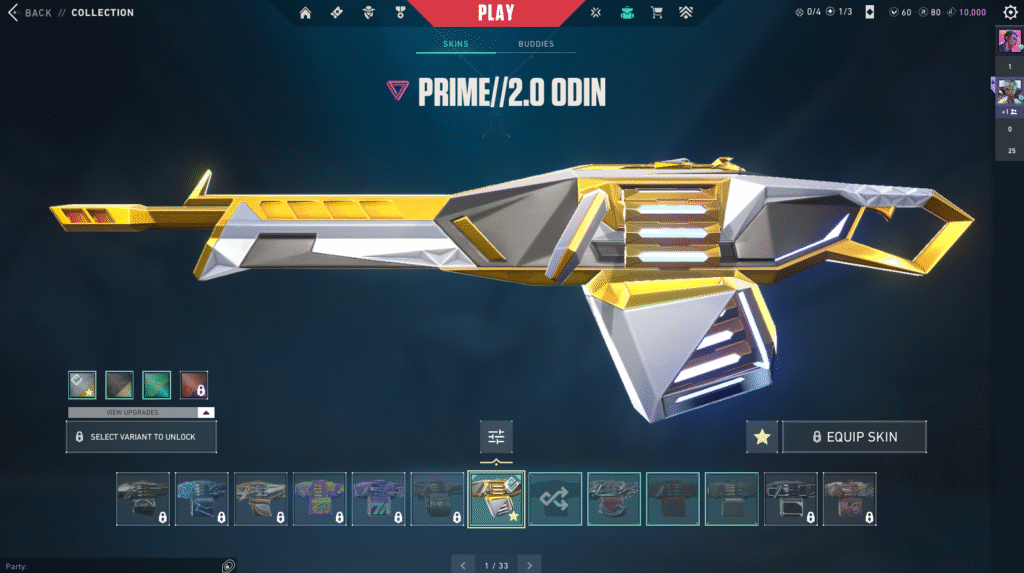Click the Equip Skin button
The image size is (1024, 573).
tap(854, 437)
